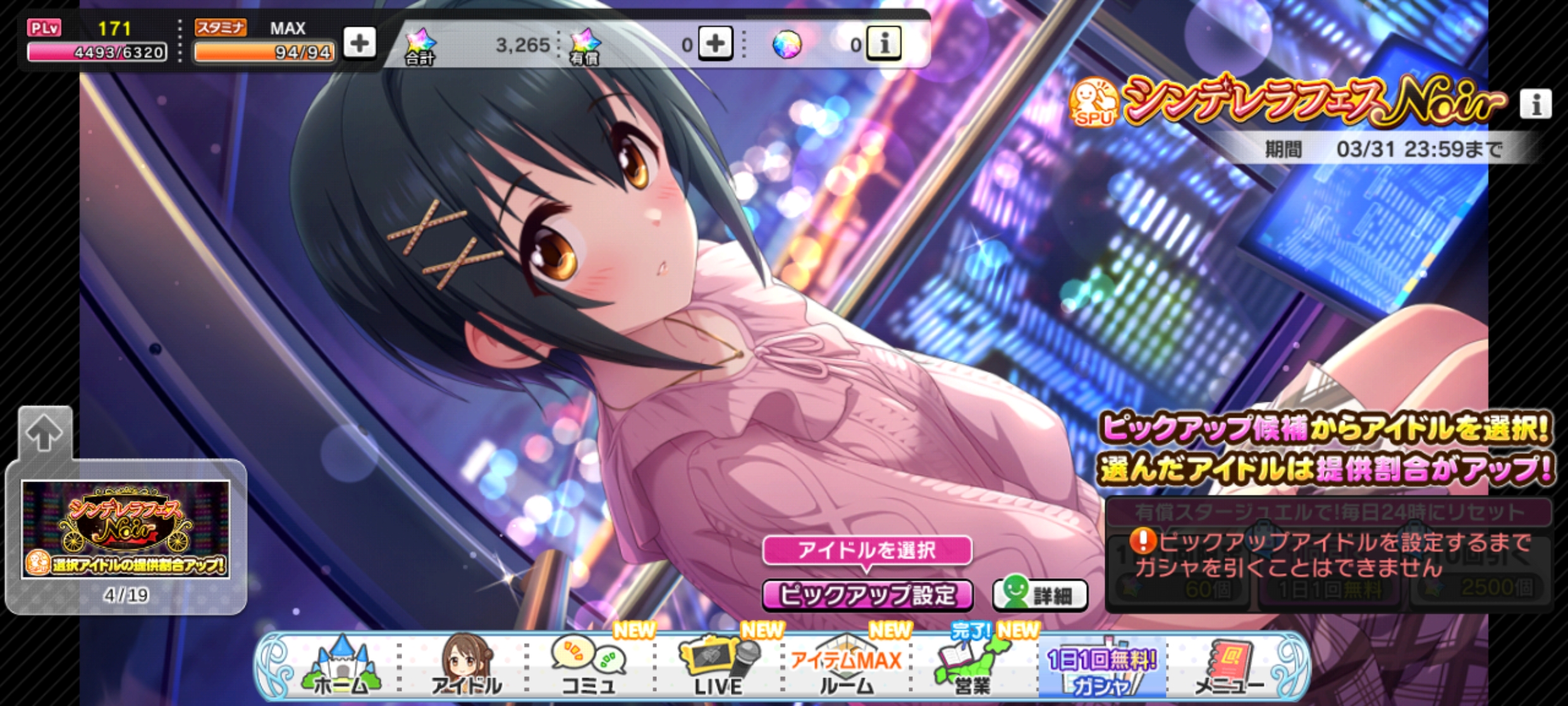This screenshot has height=706, width=1568.
Task: Select the Cinderella Fes Noir banner thumbnail
Action: coord(126,529)
